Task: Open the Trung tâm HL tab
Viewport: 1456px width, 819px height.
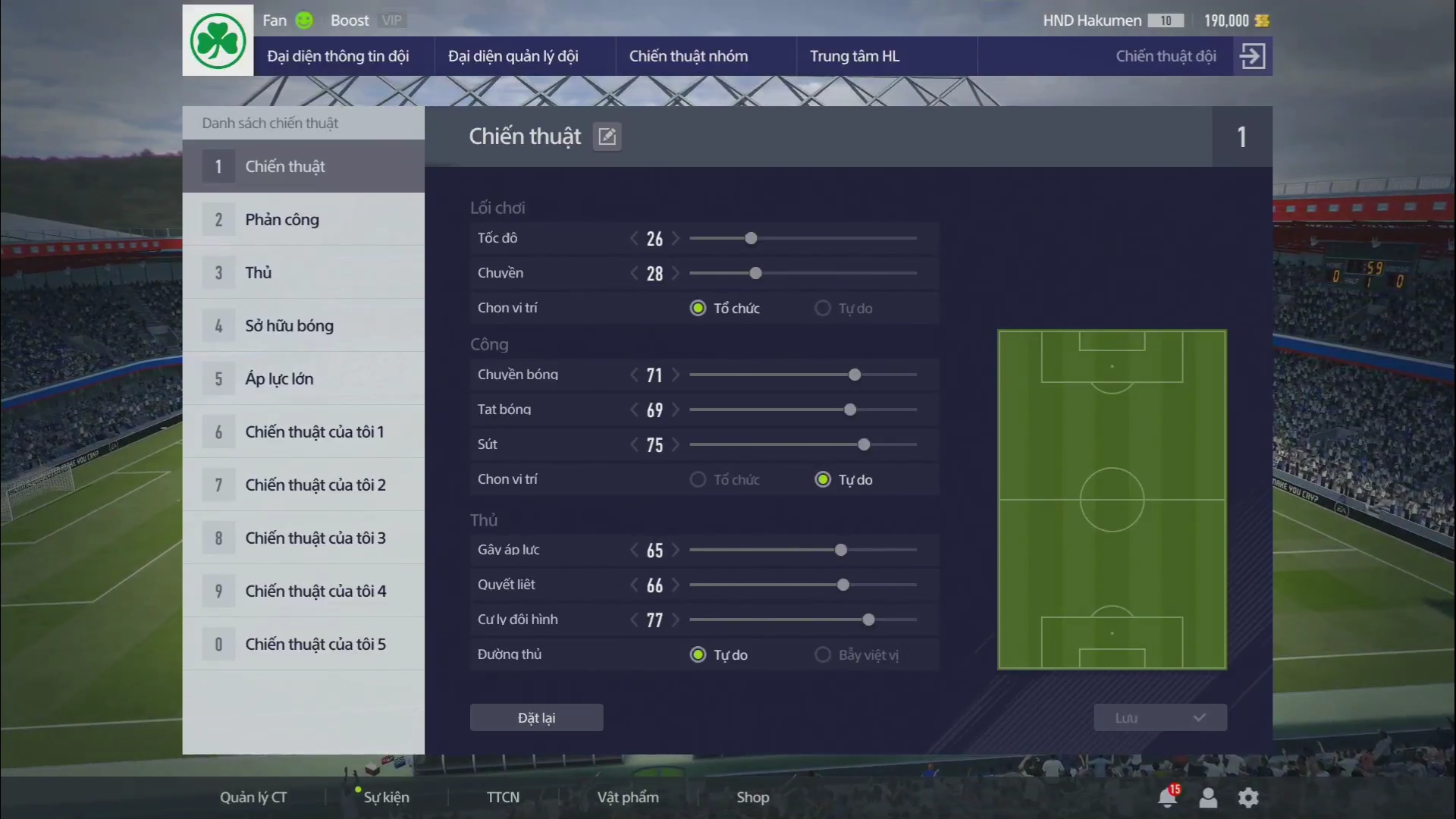Action: (x=855, y=56)
